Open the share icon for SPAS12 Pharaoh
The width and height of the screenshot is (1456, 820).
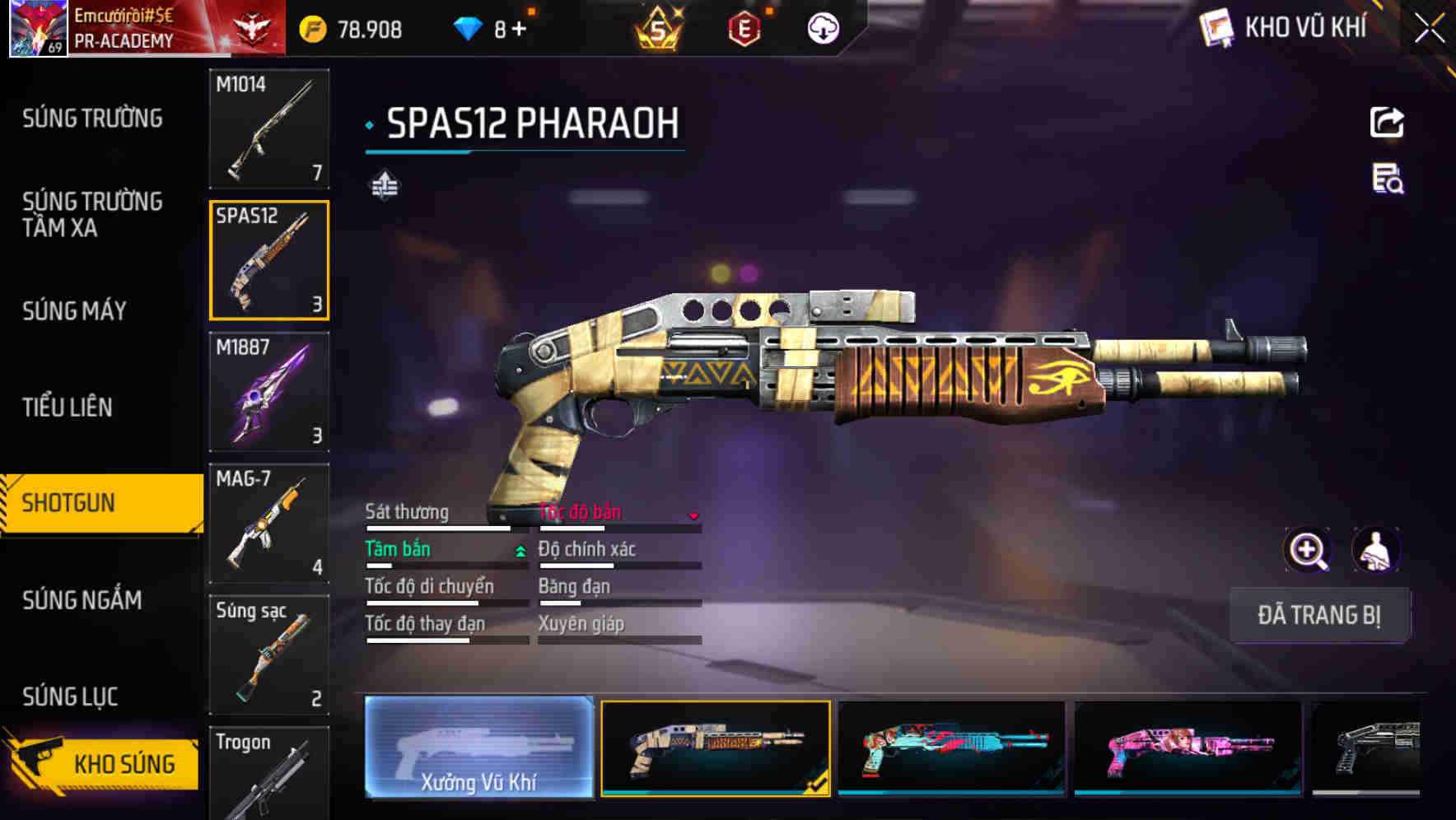coord(1388,122)
